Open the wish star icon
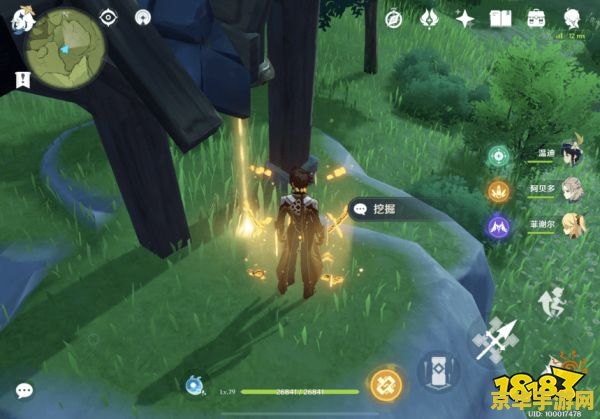The image size is (600, 419). click(x=465, y=18)
